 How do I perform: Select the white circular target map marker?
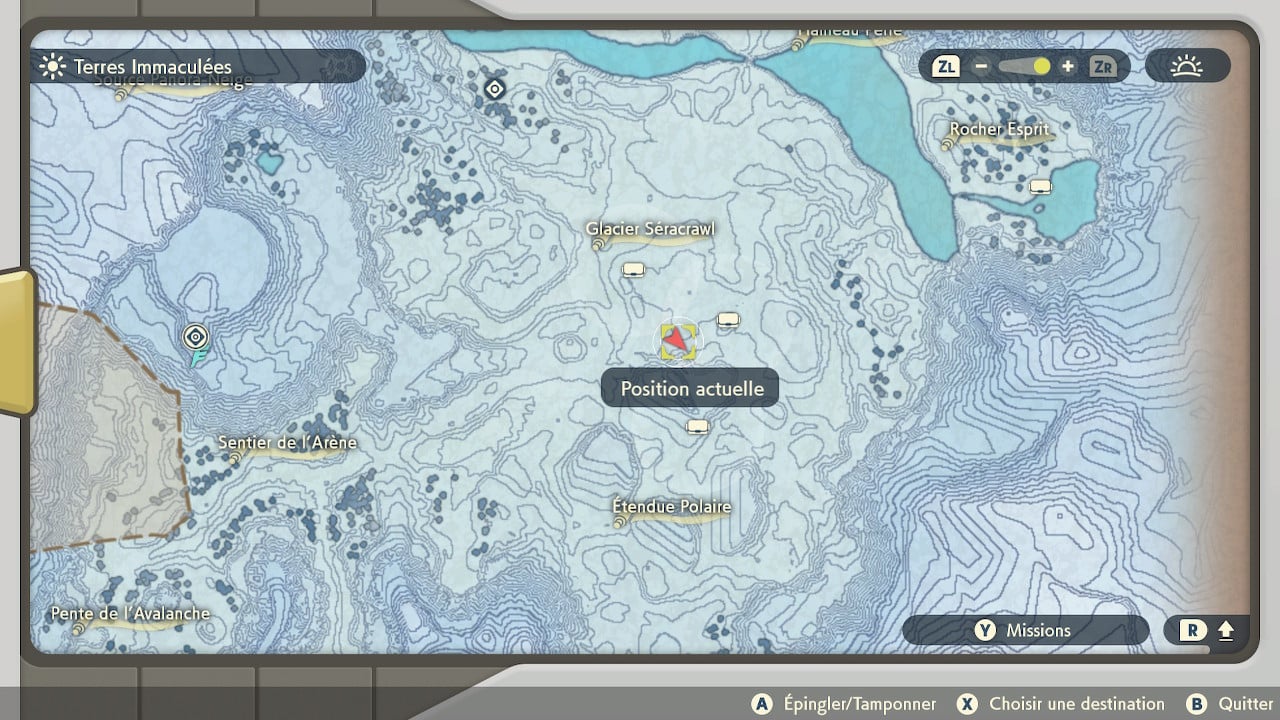click(196, 336)
